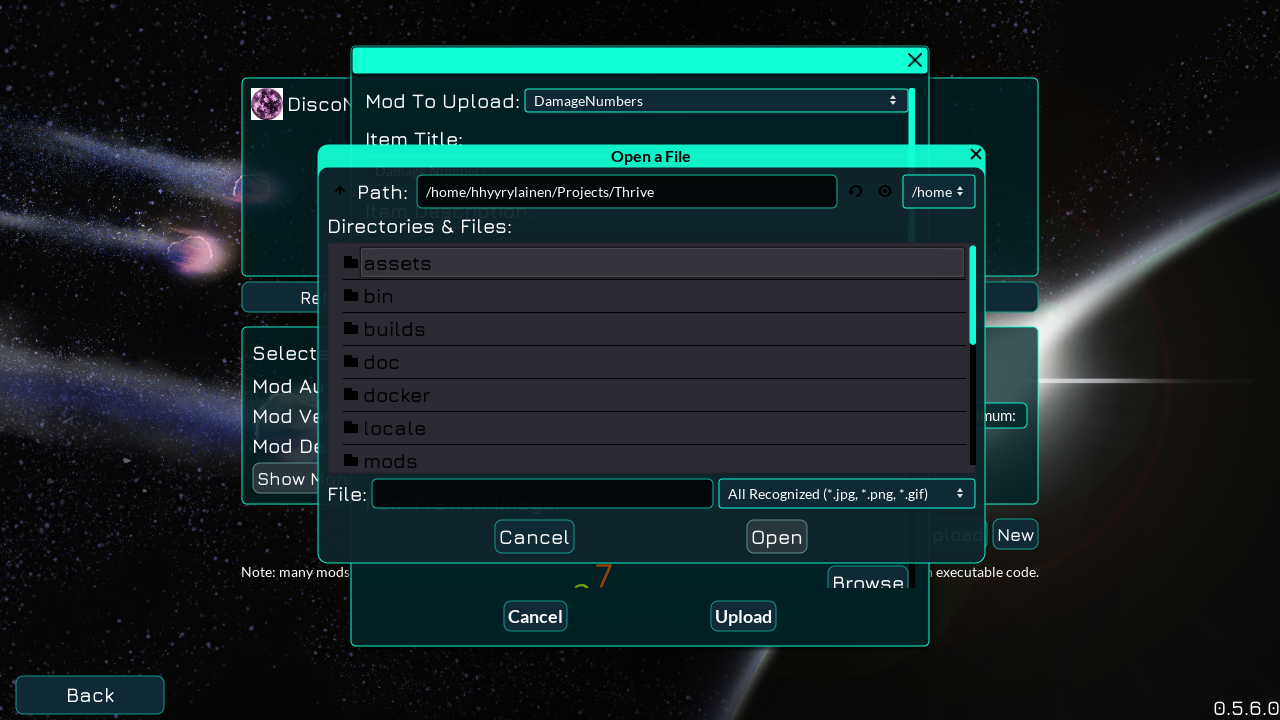Click the refresh icon next to the Path field
The image size is (1280, 720).
click(x=855, y=191)
